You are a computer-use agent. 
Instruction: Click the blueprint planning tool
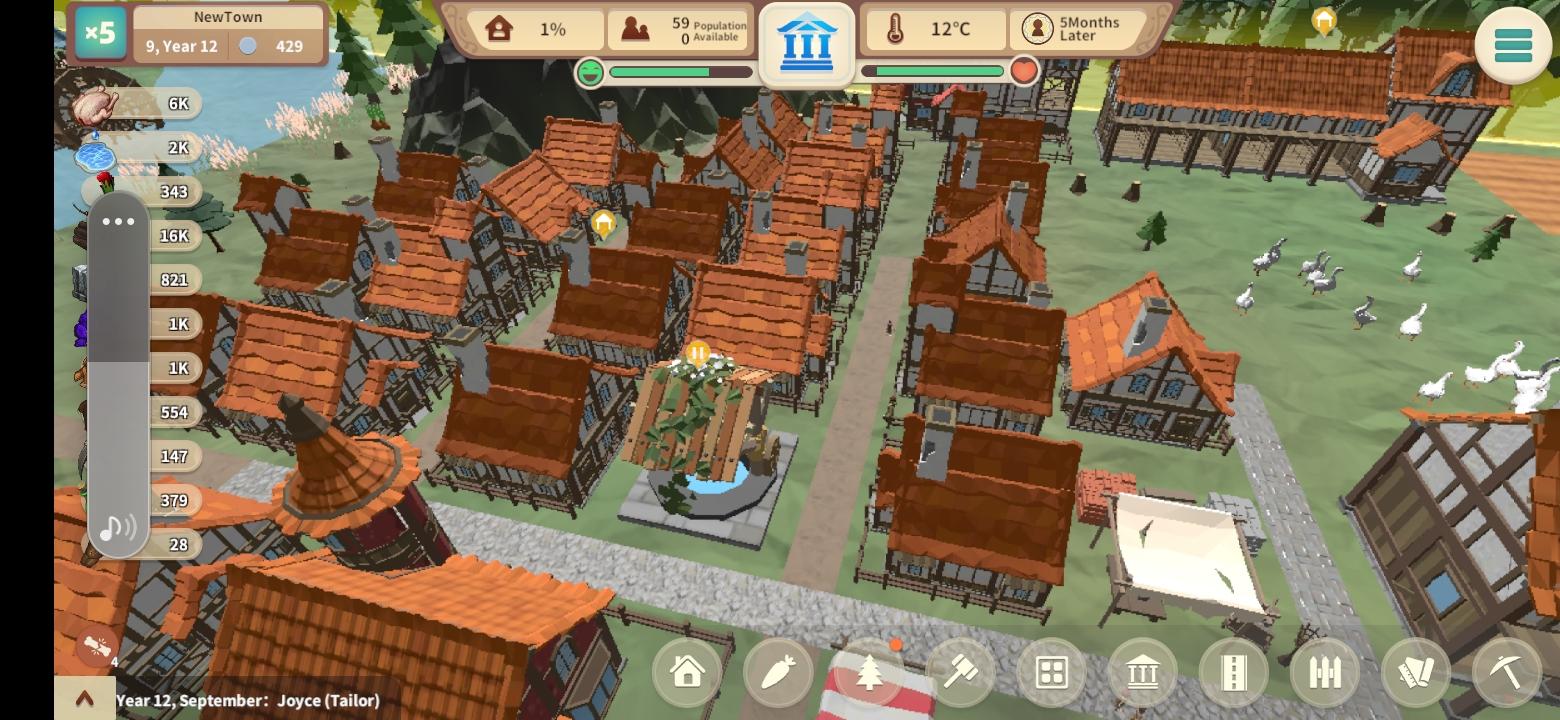[x=1416, y=672]
